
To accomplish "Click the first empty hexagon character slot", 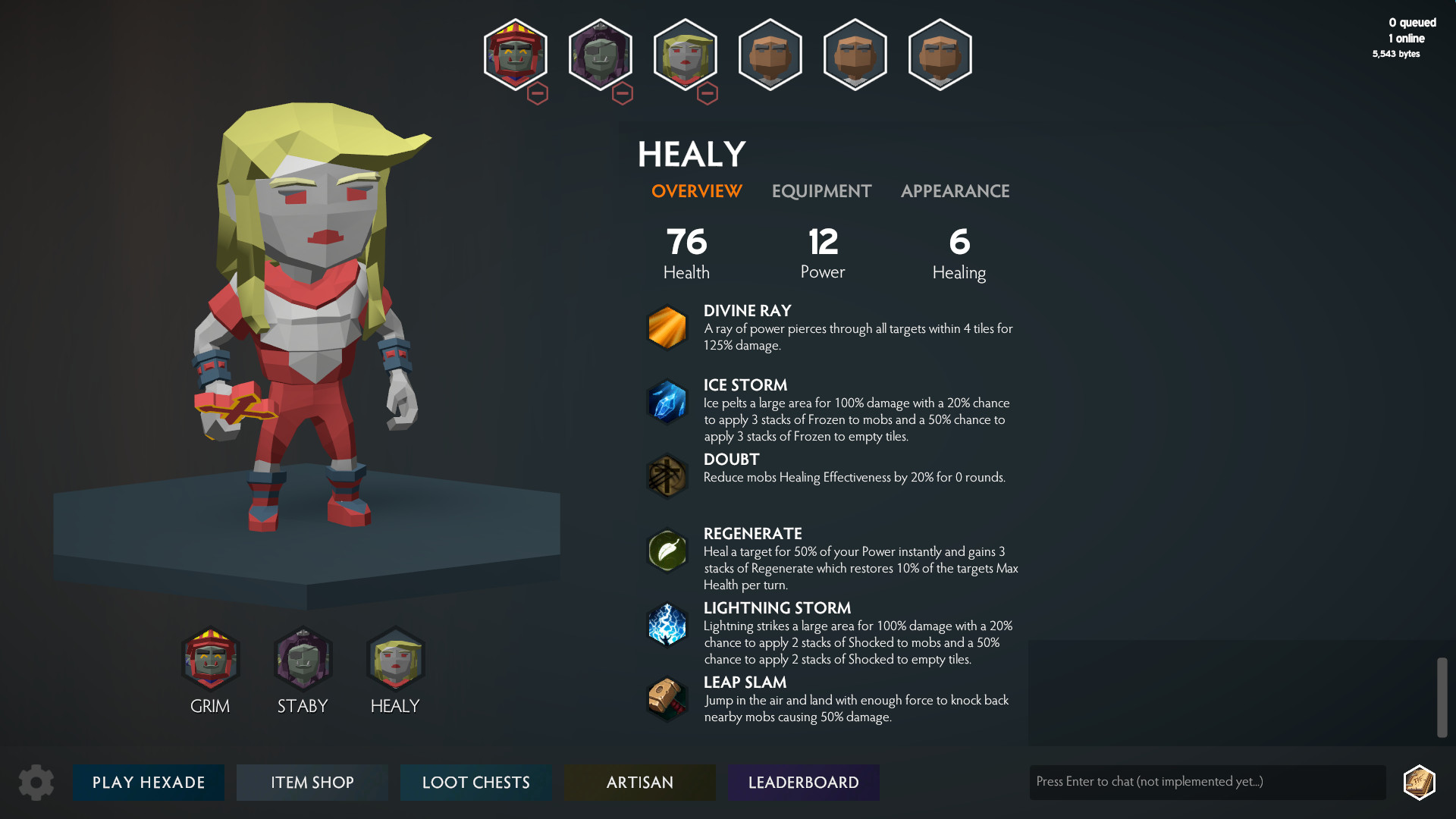I will point(770,54).
